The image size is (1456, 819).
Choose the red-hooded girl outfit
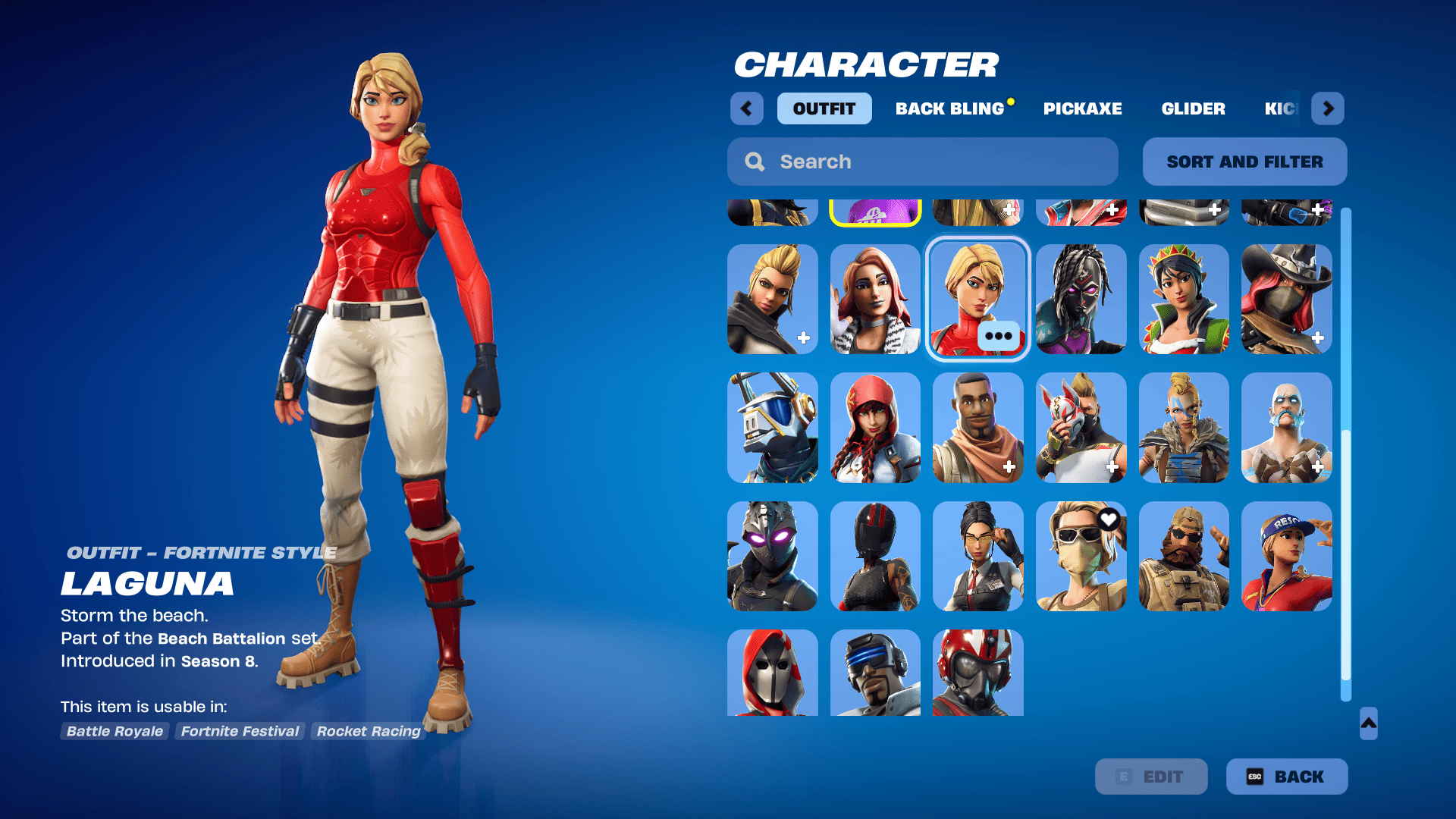point(875,428)
